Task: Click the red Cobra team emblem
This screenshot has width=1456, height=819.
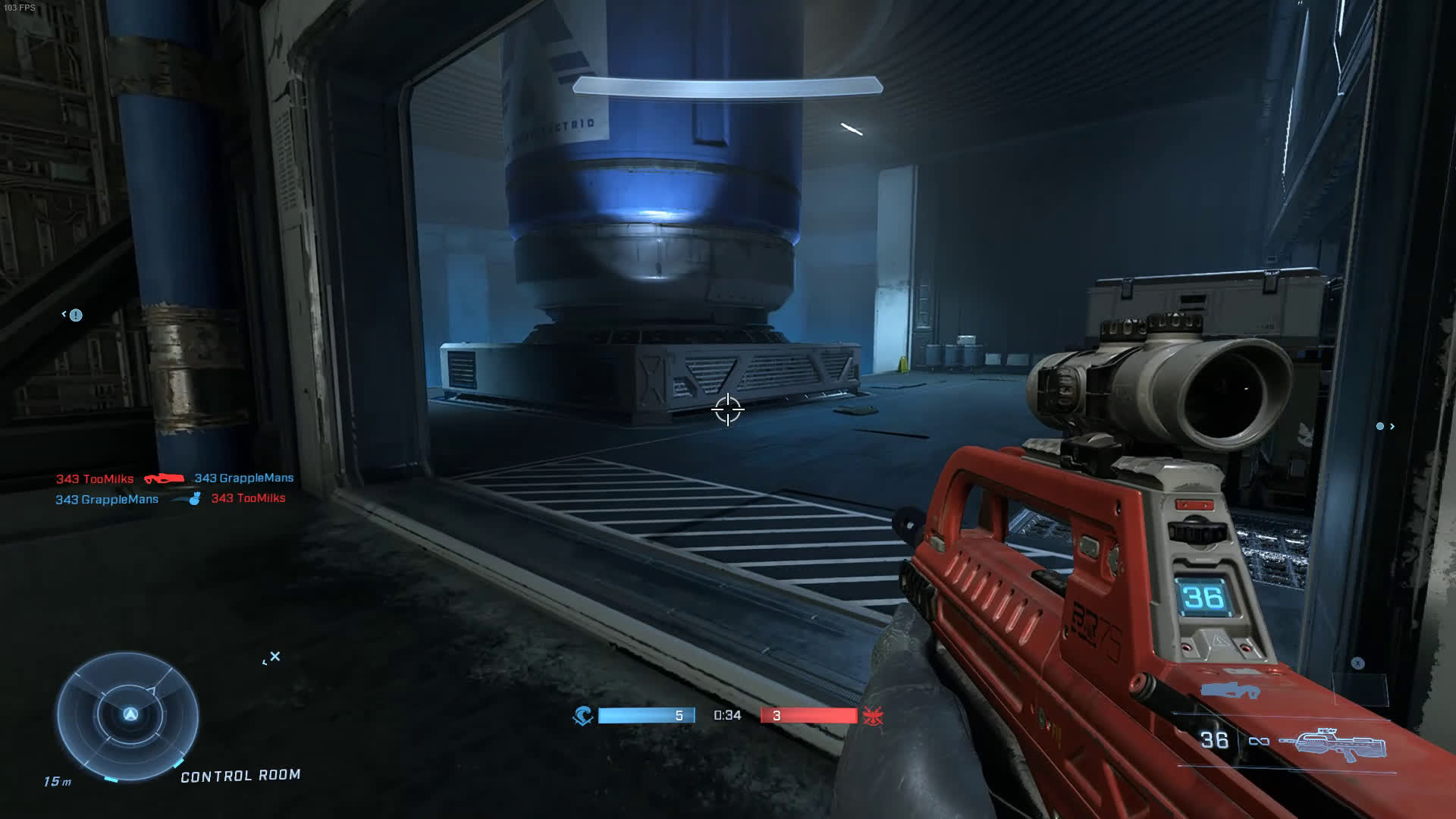Action: click(x=871, y=716)
